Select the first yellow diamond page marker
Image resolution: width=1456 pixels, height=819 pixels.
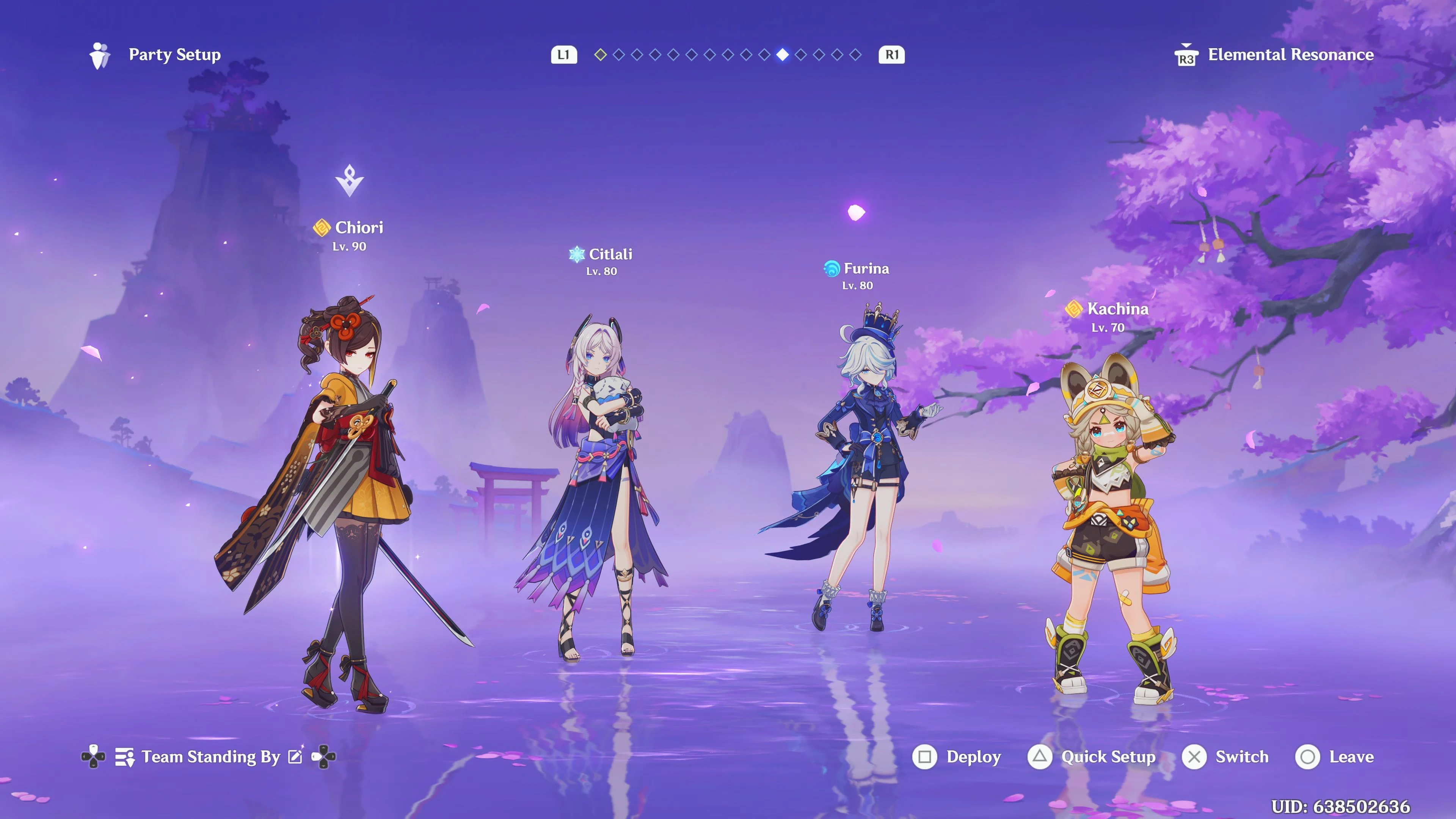[601, 55]
